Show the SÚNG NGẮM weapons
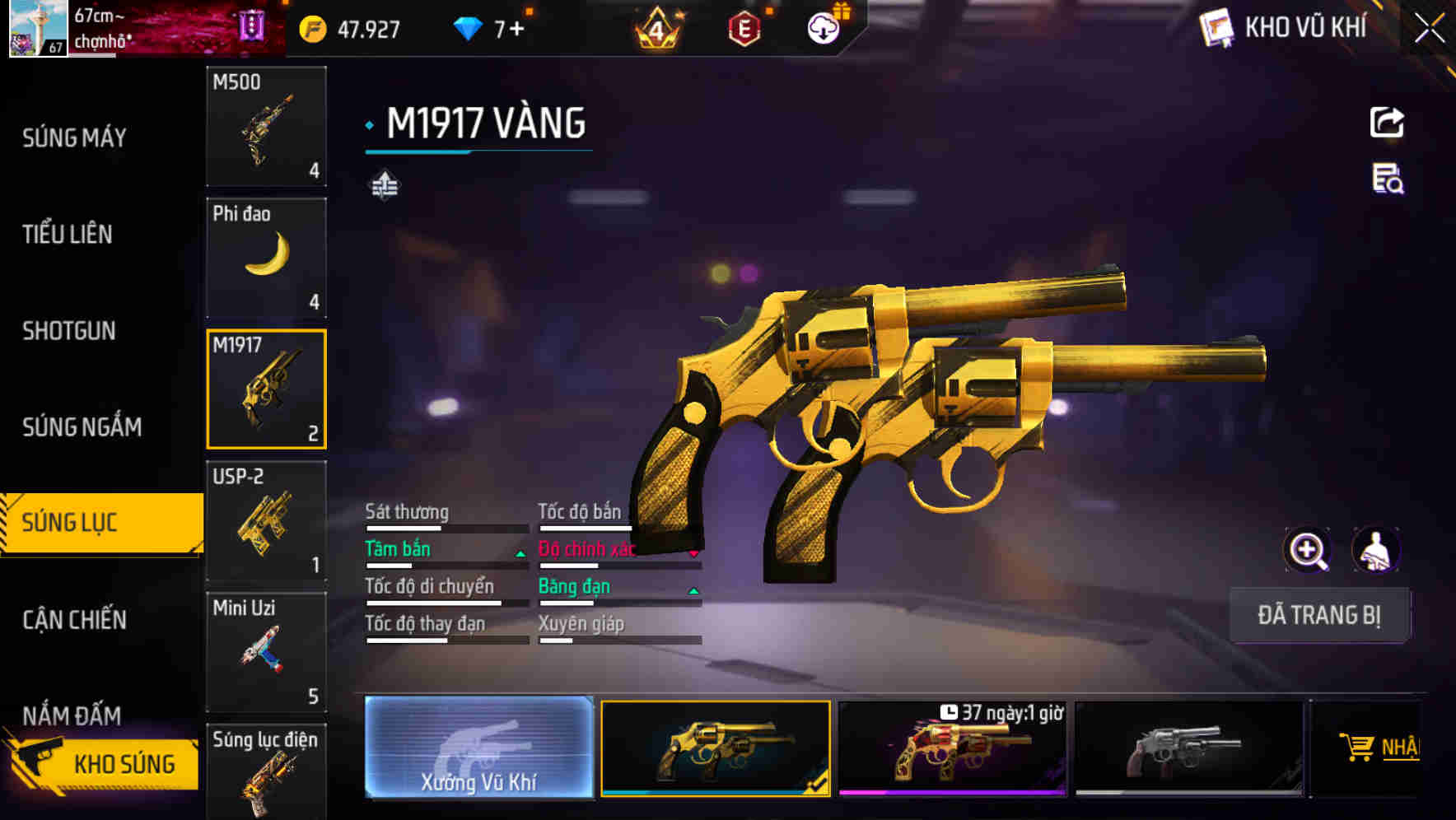Image resolution: width=1456 pixels, height=820 pixels. pos(82,426)
